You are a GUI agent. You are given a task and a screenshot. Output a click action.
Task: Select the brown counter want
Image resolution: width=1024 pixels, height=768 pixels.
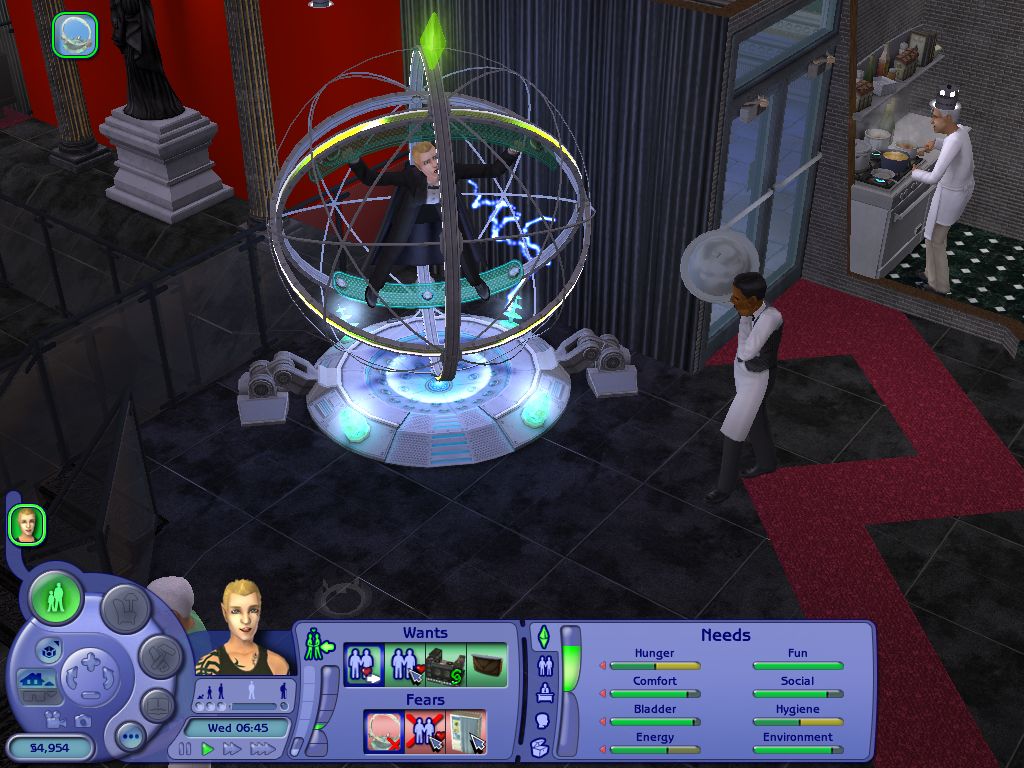click(x=487, y=665)
